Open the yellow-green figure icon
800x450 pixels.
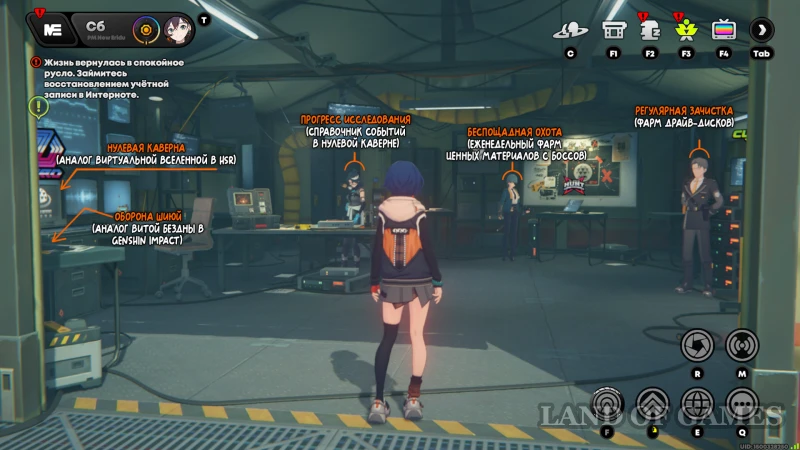[686, 30]
